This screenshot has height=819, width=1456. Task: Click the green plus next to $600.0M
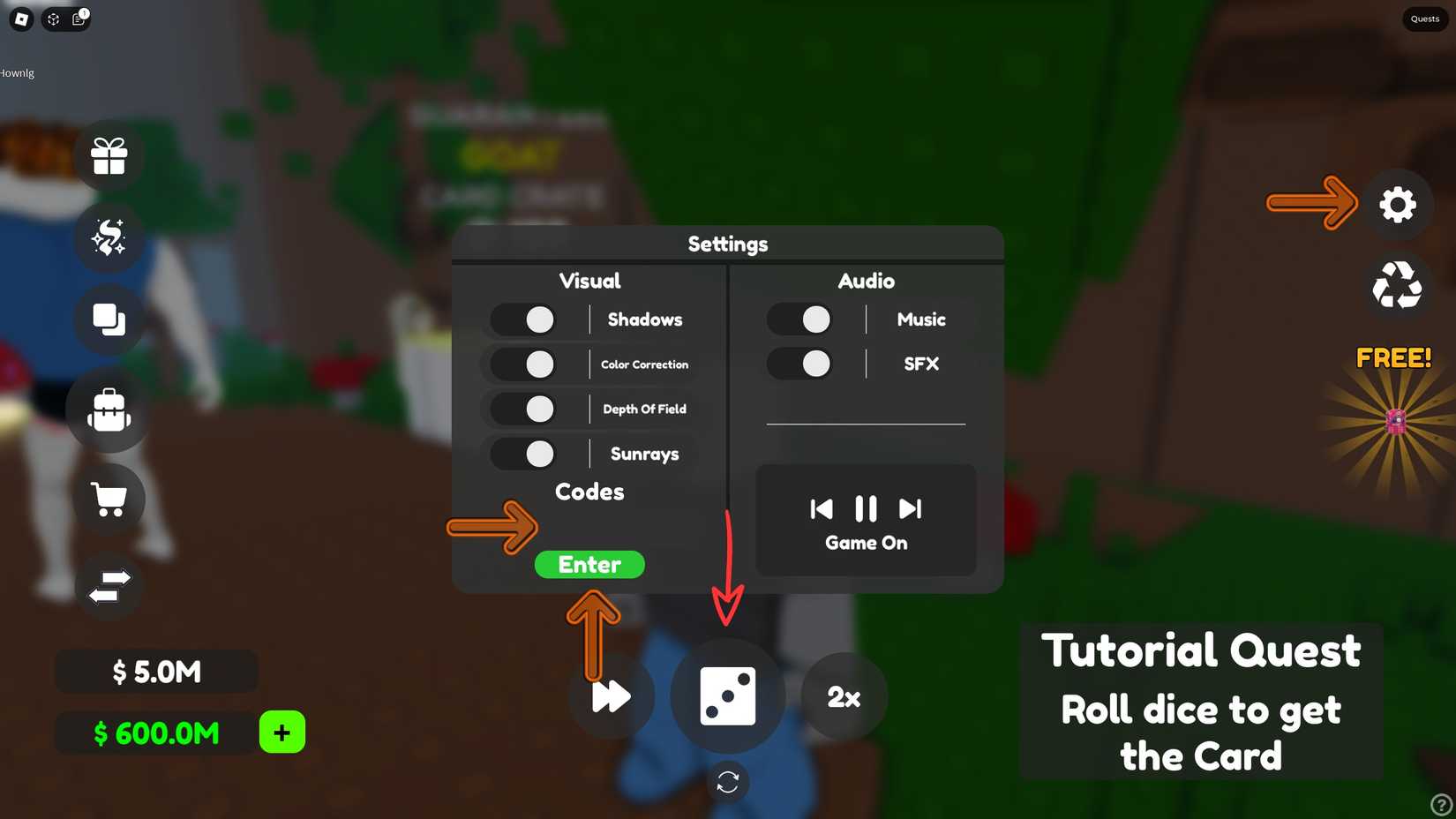coord(281,732)
